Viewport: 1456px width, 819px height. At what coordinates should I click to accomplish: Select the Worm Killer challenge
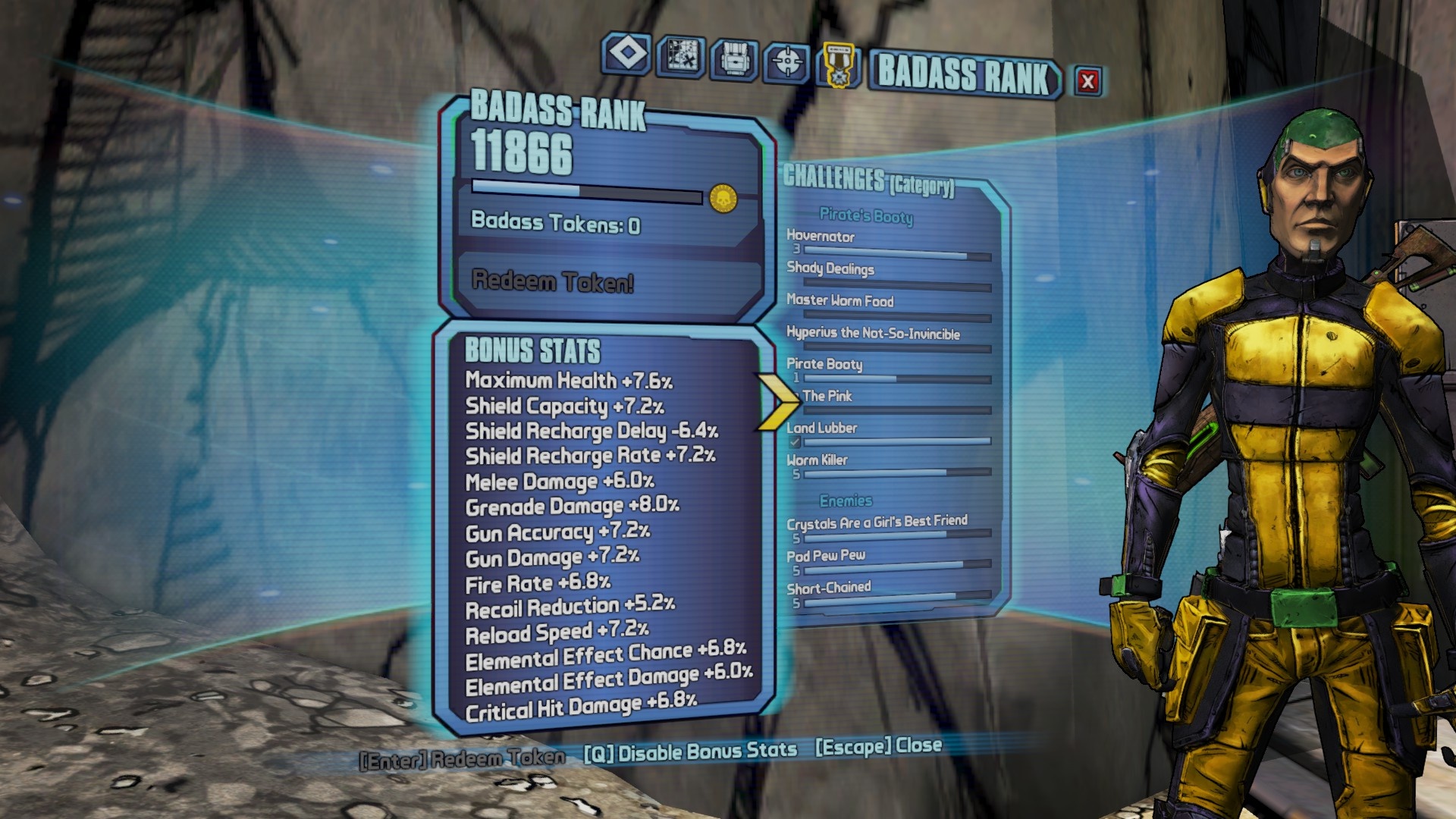coord(887,465)
